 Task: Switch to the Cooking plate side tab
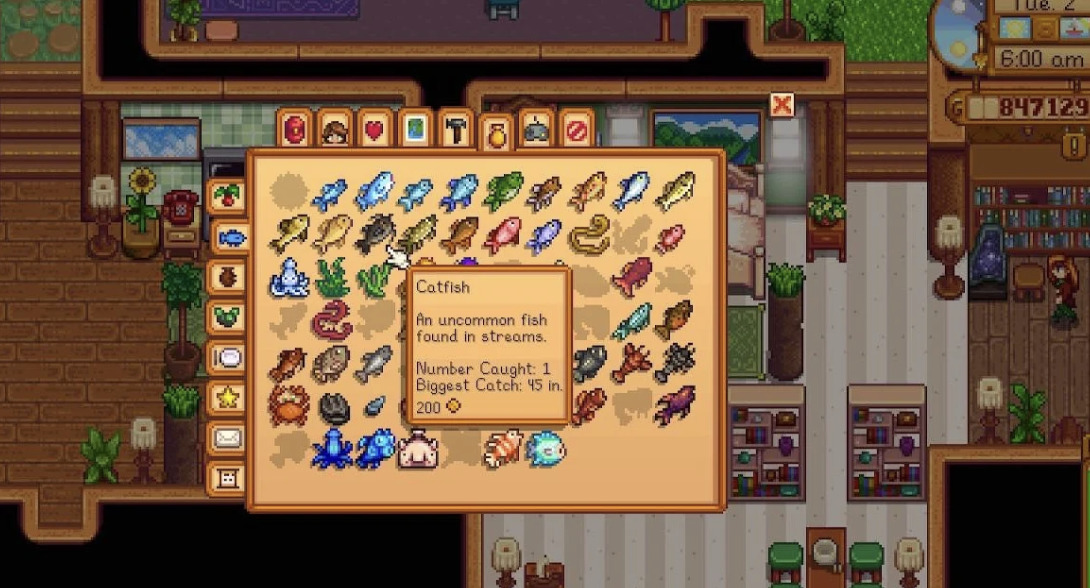[x=227, y=357]
